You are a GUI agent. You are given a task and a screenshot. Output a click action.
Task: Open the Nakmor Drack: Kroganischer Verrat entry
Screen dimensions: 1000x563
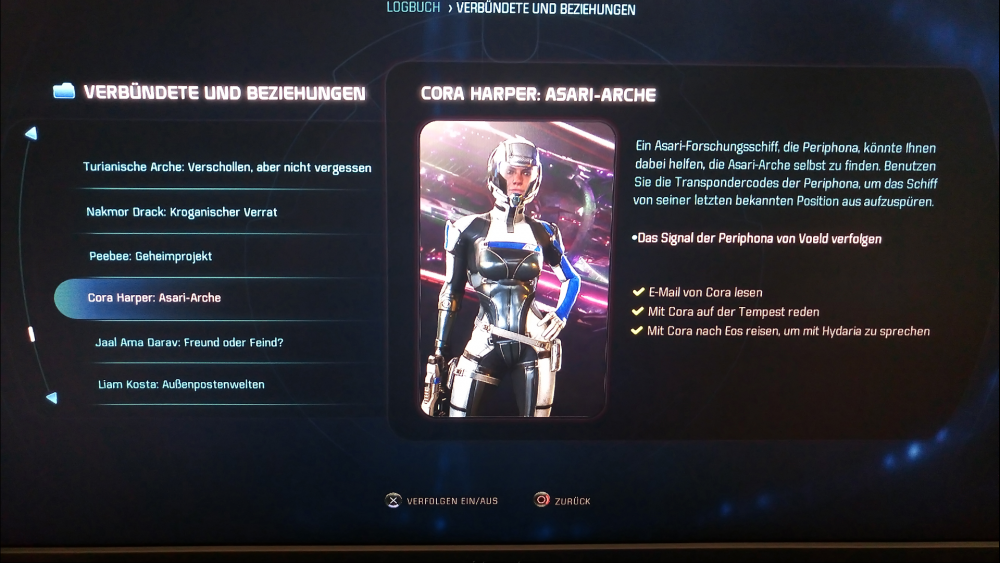point(182,212)
